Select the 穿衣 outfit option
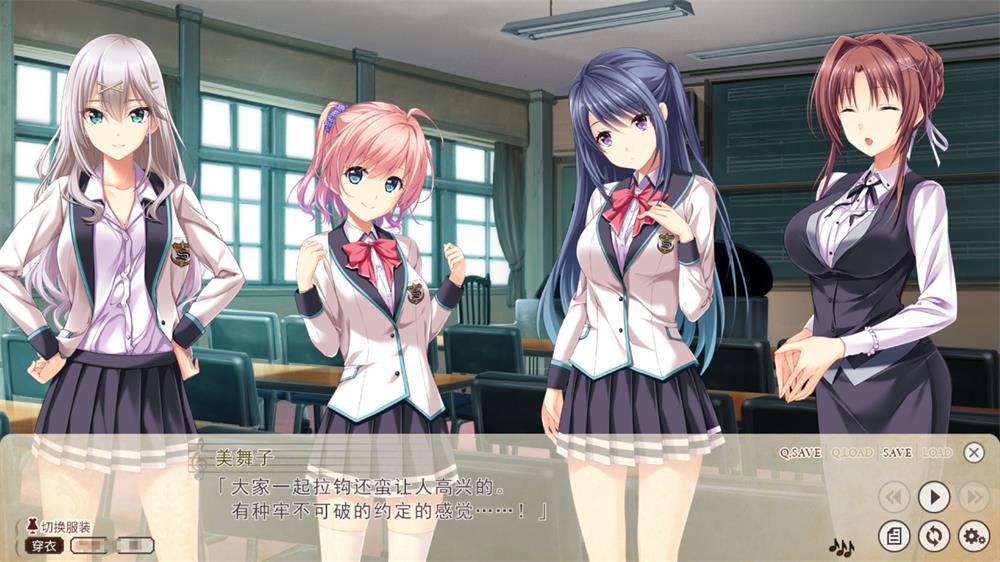1000x562 pixels. 46,546
